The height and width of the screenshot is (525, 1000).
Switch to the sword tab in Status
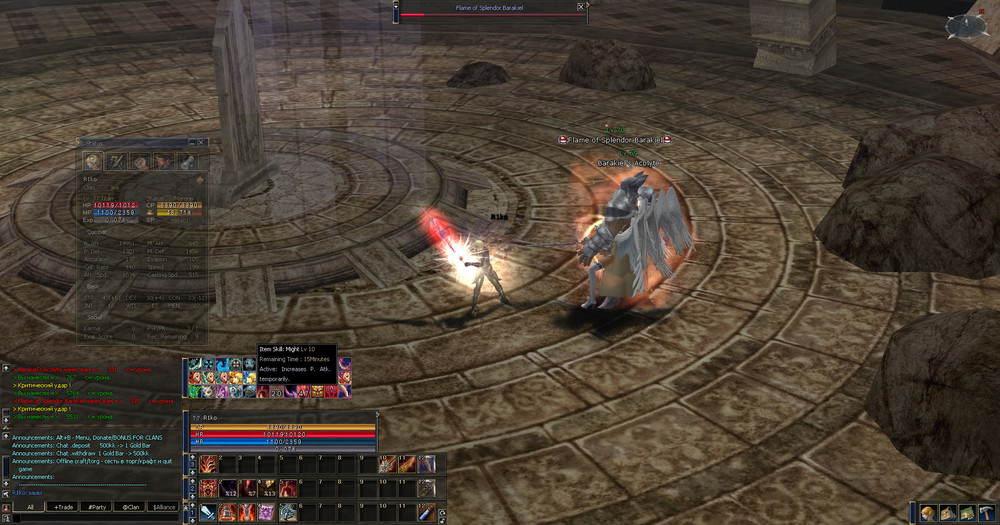pos(116,161)
